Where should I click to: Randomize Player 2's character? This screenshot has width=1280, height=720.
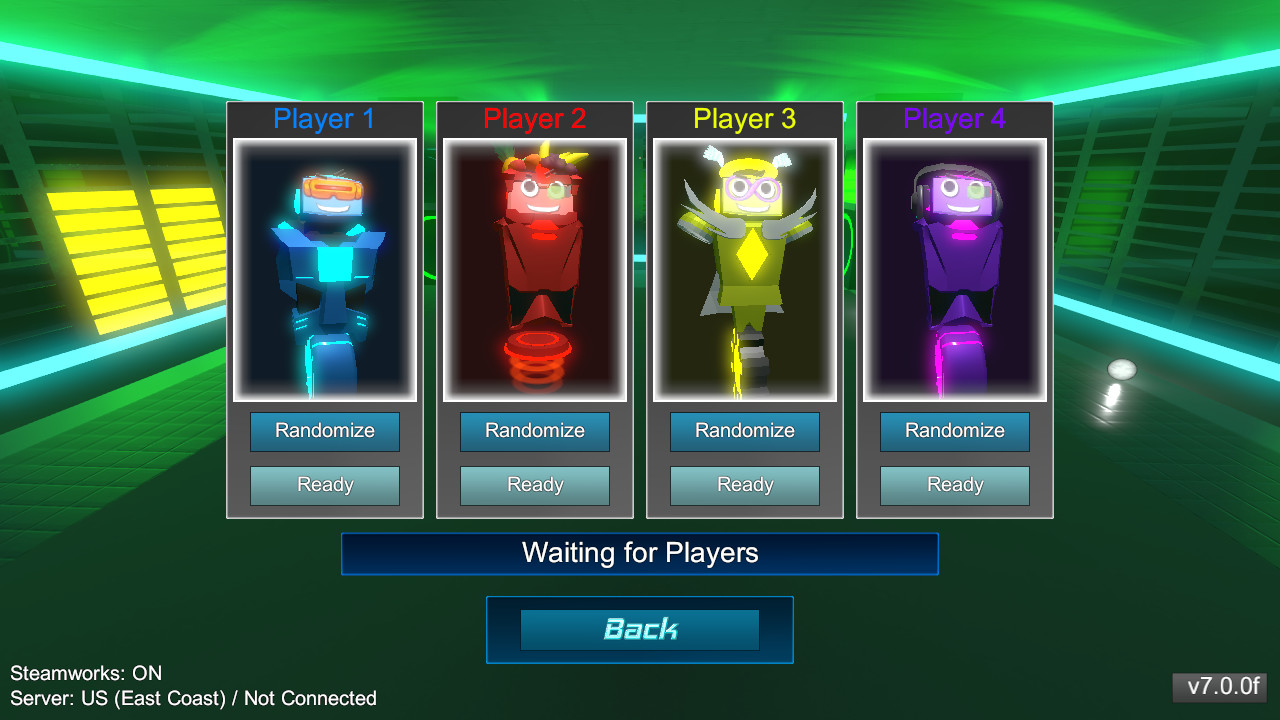(x=534, y=431)
